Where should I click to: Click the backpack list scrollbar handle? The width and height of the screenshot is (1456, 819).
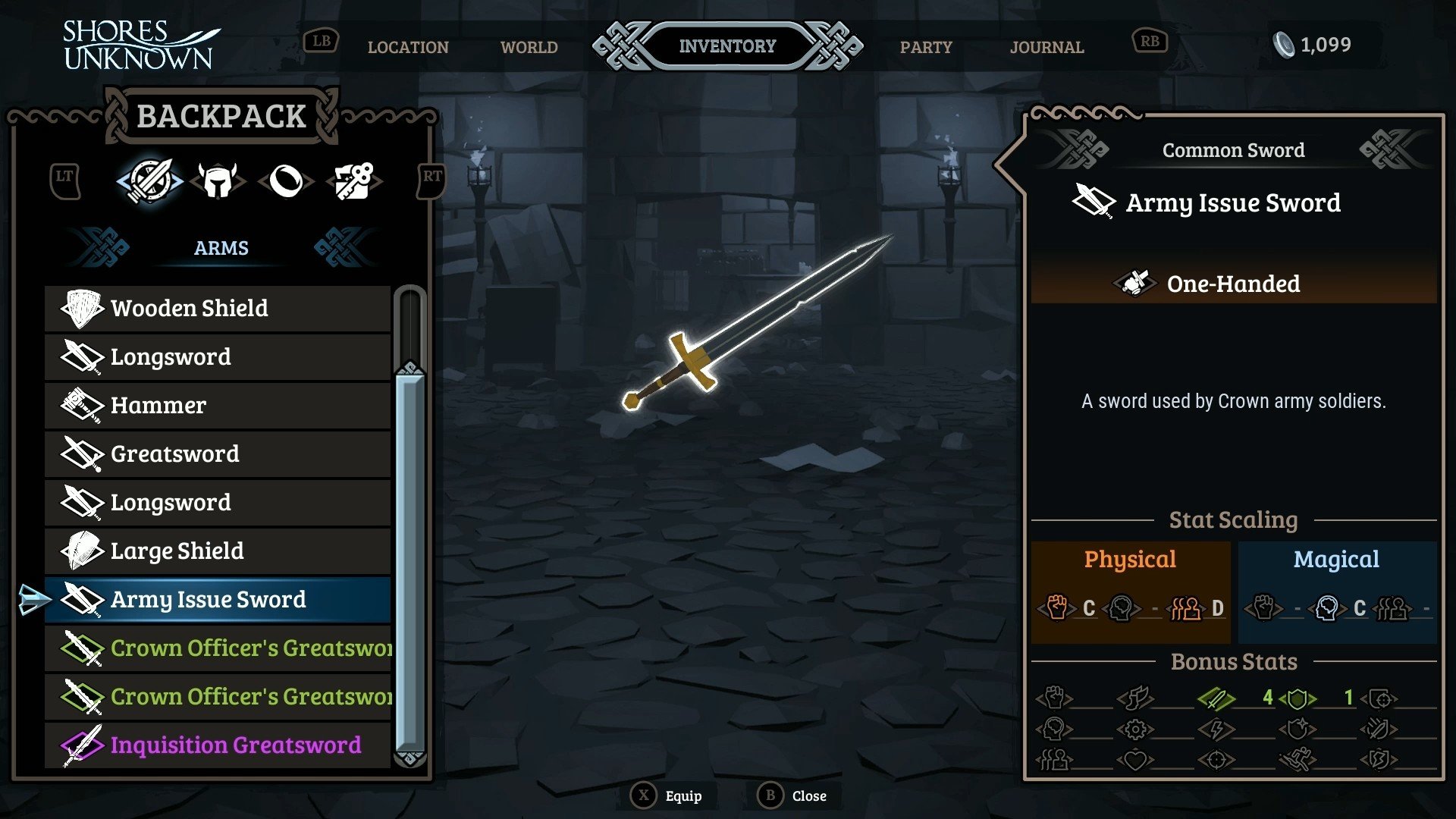409,561
